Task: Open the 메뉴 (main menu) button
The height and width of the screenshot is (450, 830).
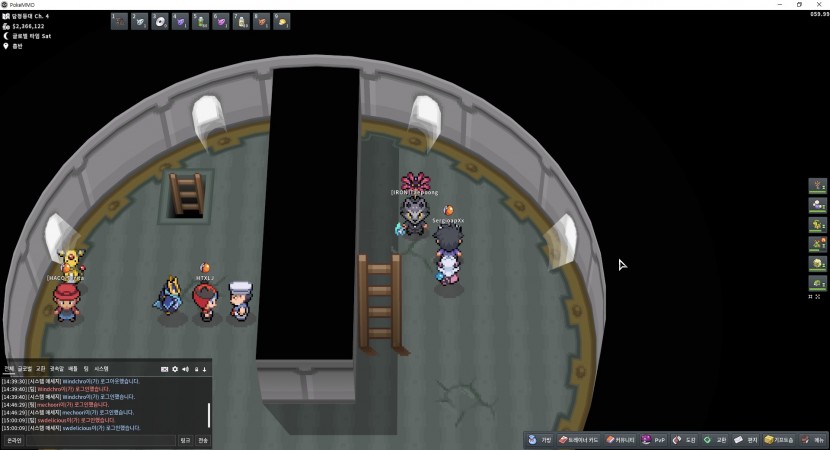Action: pyautogui.click(x=814, y=440)
